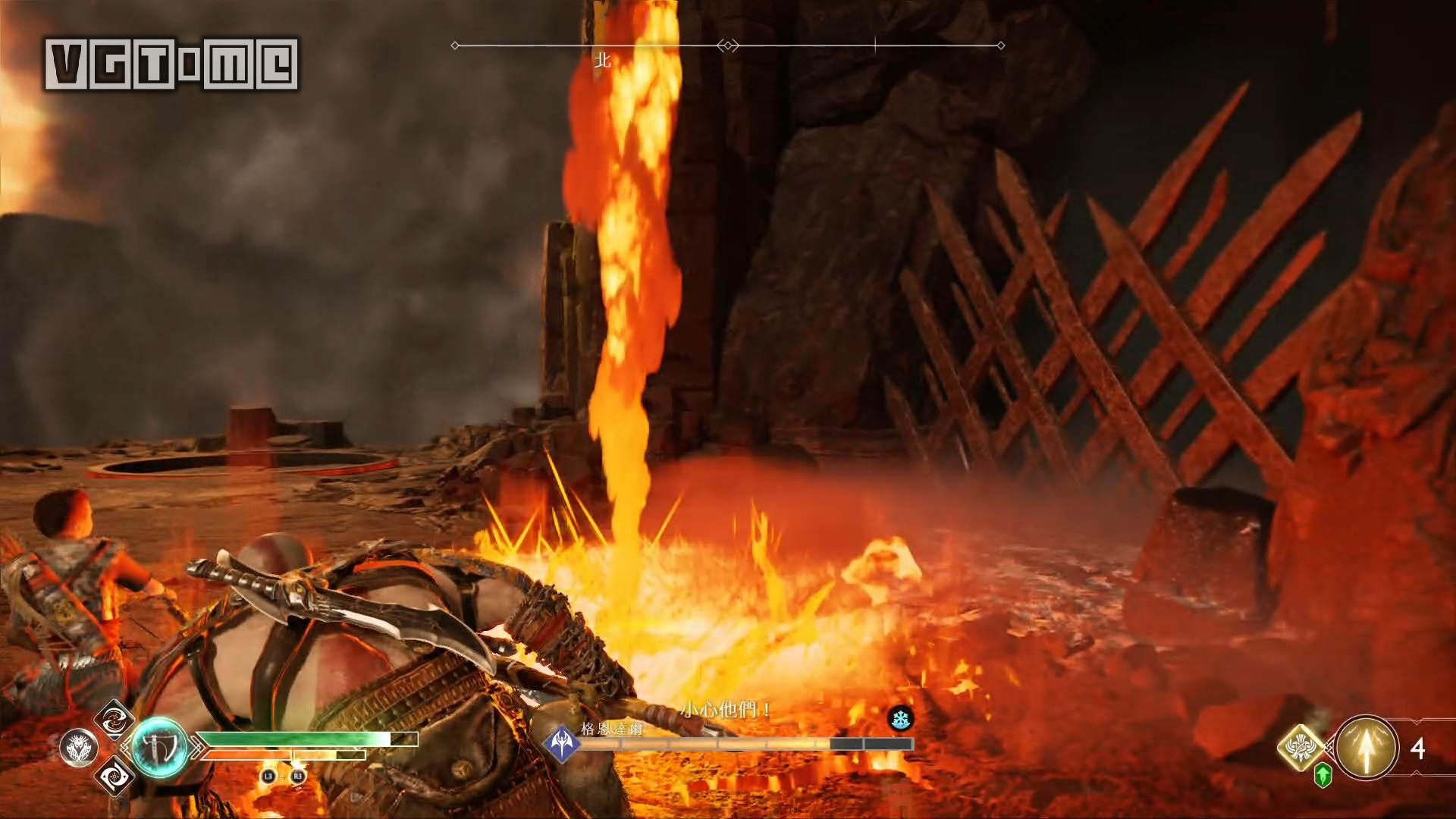Screen dimensions: 1456x819
Task: Select the golden shock arrow icon
Action: point(1367,748)
